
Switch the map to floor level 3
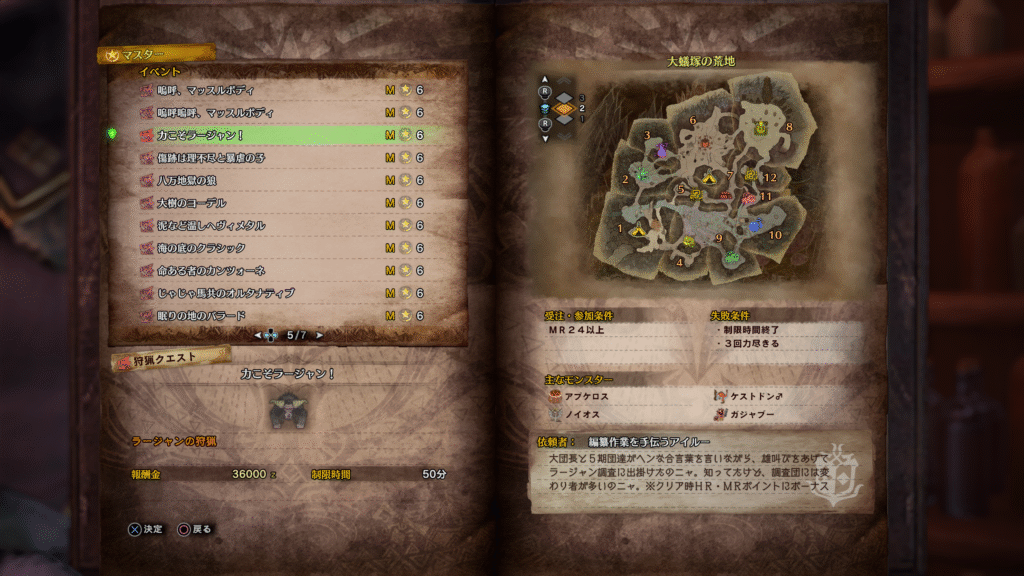click(x=566, y=97)
